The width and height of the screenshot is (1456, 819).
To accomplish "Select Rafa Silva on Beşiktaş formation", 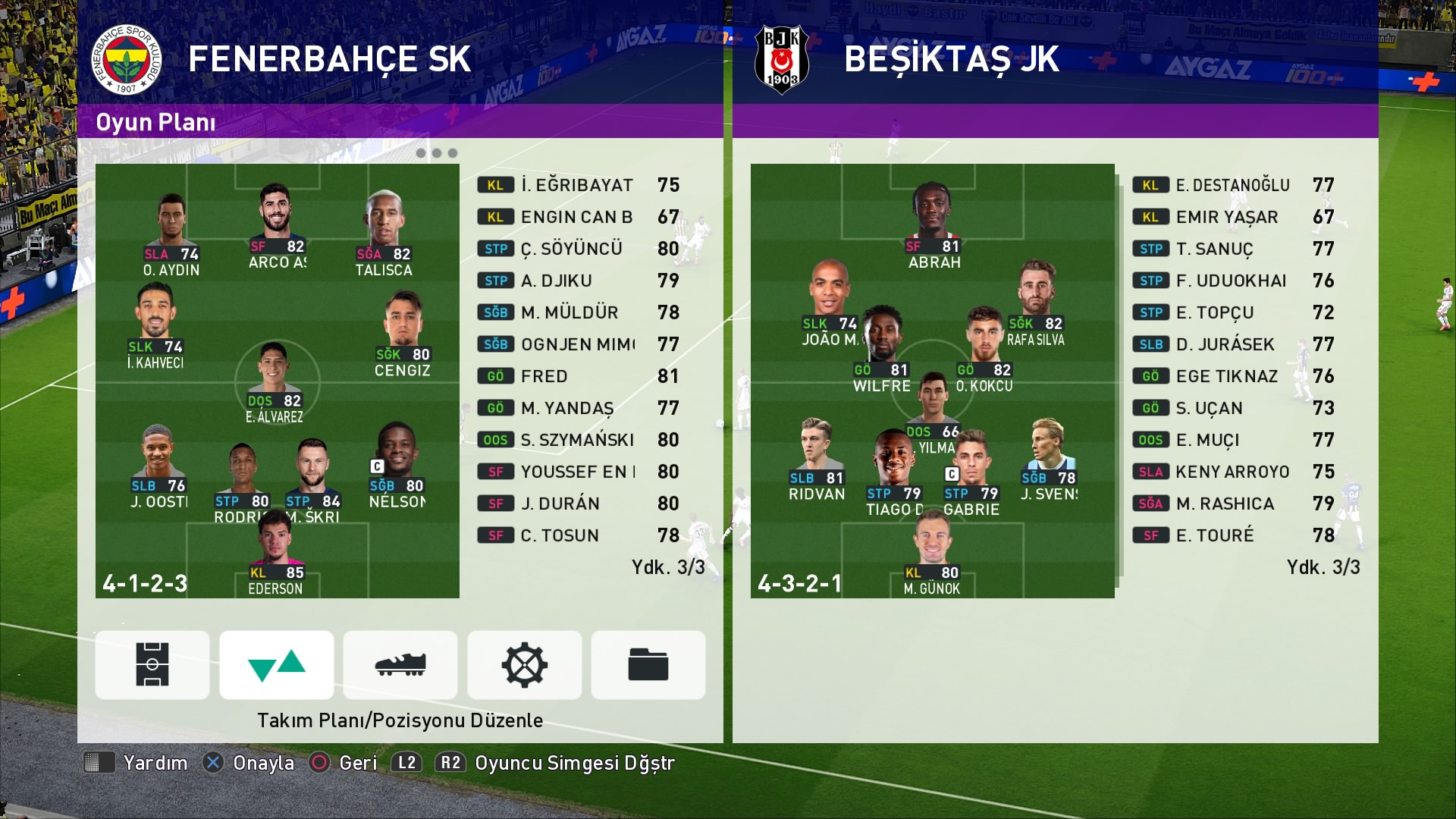I will coord(1036,305).
